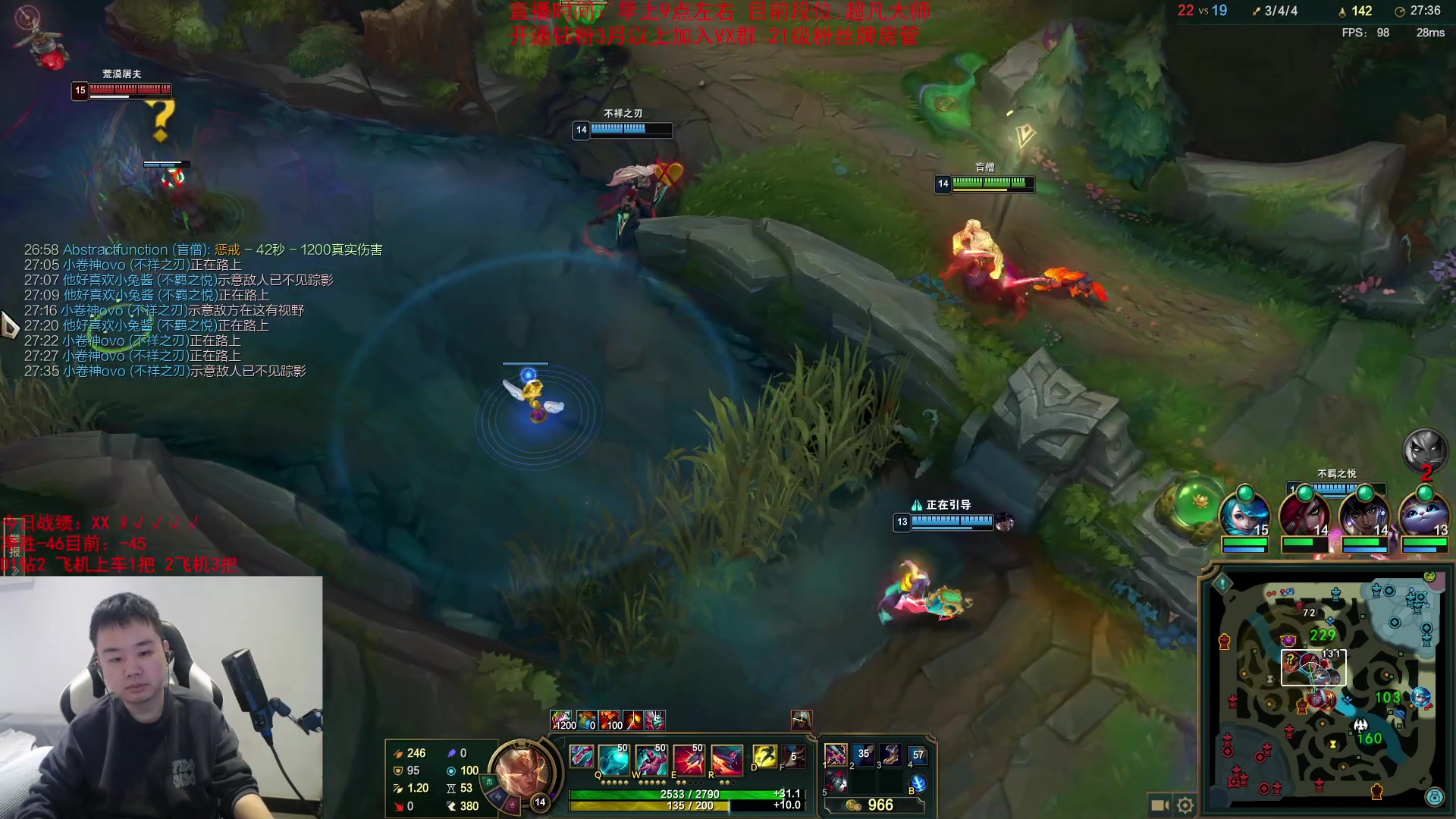Activate the blue Recall button
Image resolution: width=1456 pixels, height=819 pixels.
point(918,783)
